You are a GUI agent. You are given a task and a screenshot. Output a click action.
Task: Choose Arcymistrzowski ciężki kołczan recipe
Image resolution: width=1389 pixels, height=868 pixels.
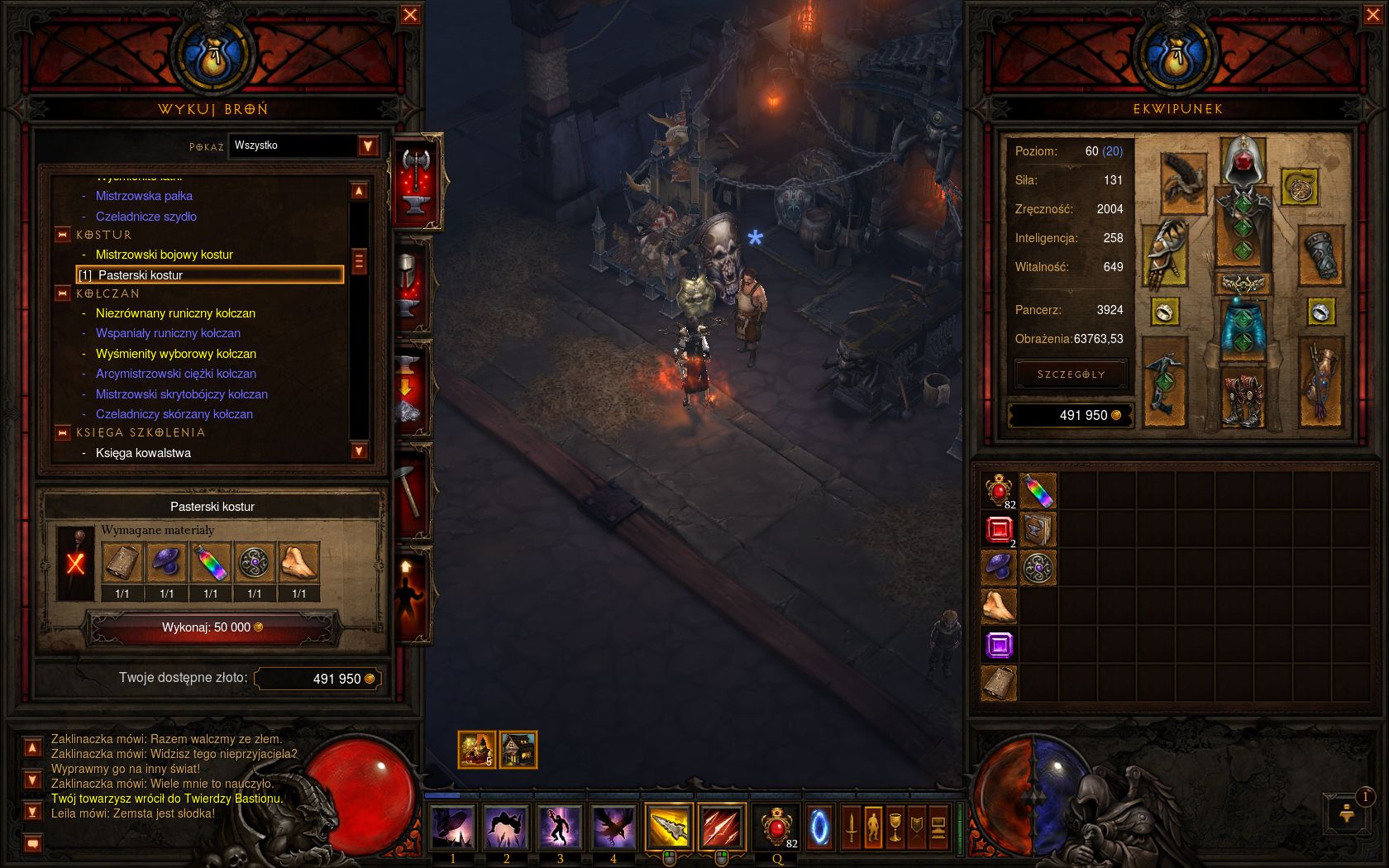tap(175, 374)
